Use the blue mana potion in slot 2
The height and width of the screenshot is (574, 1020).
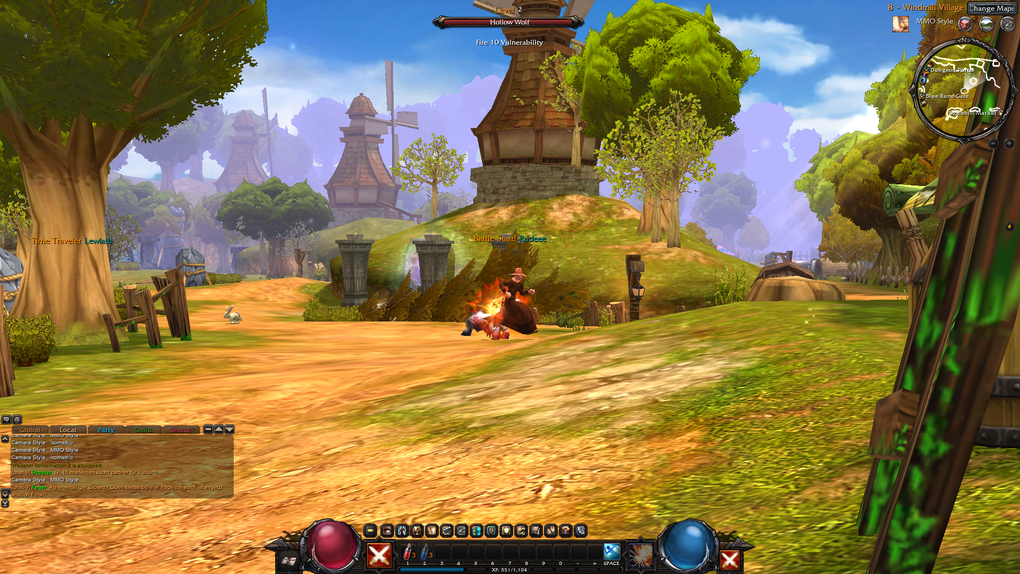coord(424,551)
